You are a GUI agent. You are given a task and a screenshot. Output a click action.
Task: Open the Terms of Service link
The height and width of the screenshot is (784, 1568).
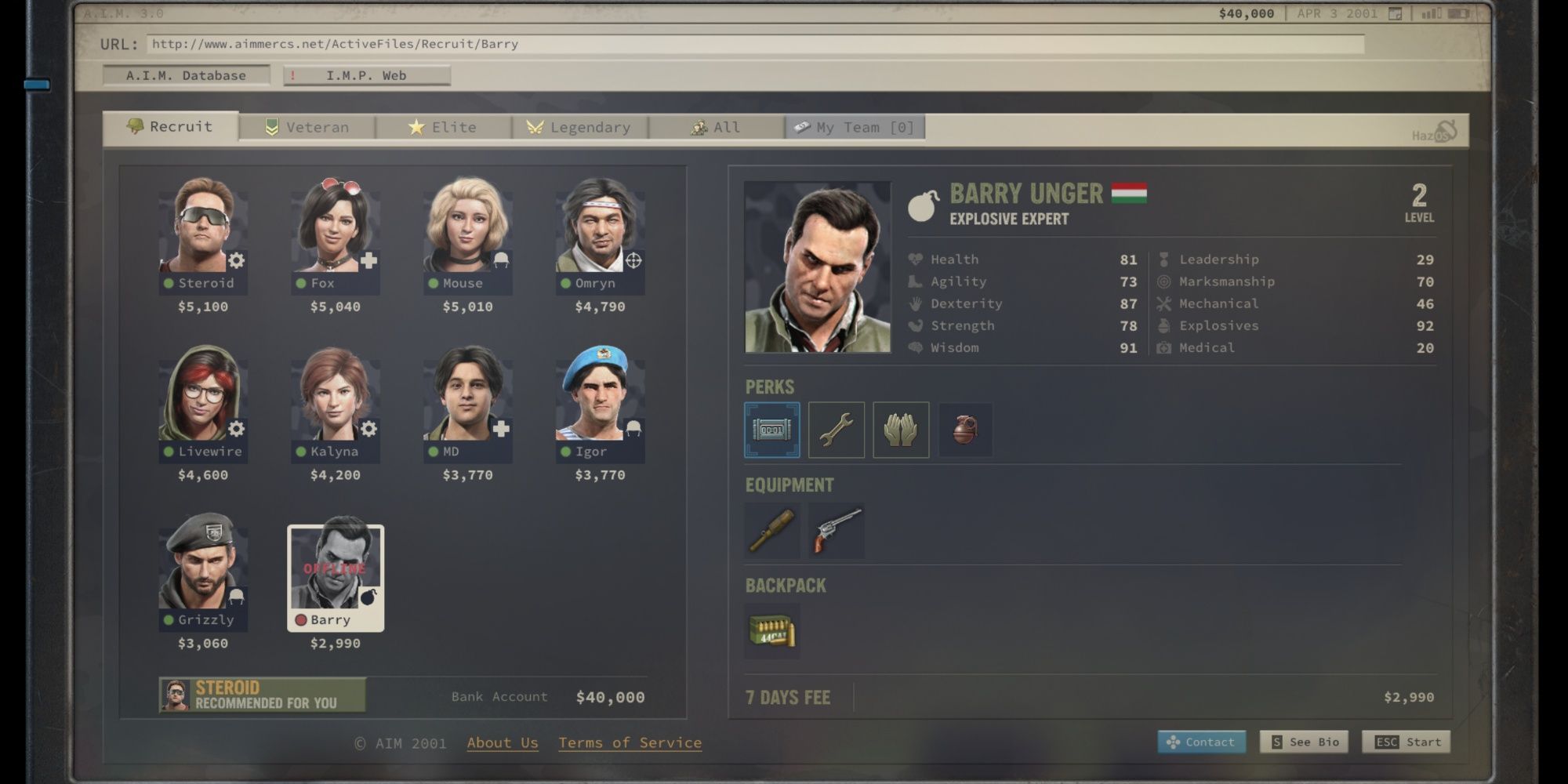click(x=630, y=742)
